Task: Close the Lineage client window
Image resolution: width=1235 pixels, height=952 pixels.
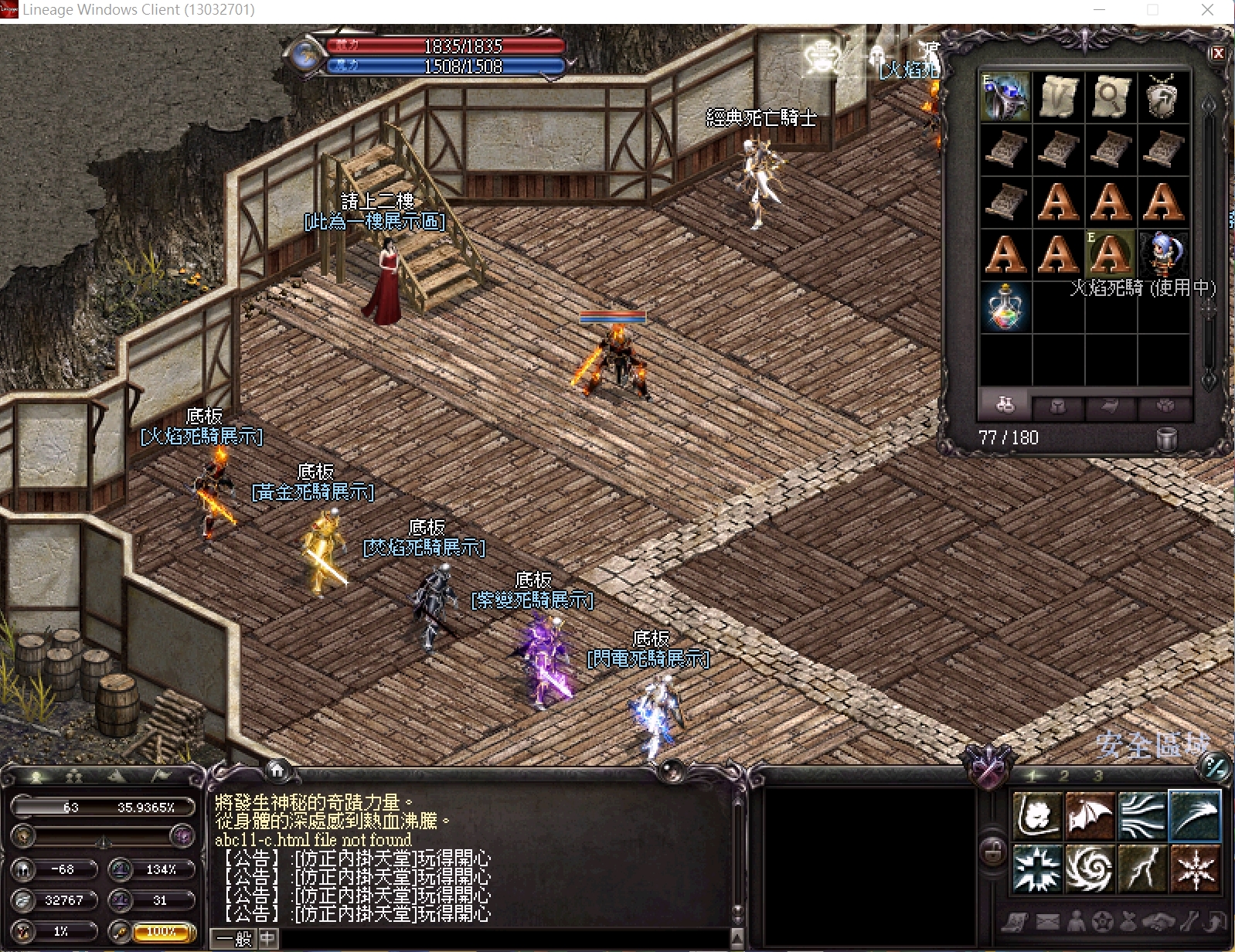Action: click(1207, 10)
